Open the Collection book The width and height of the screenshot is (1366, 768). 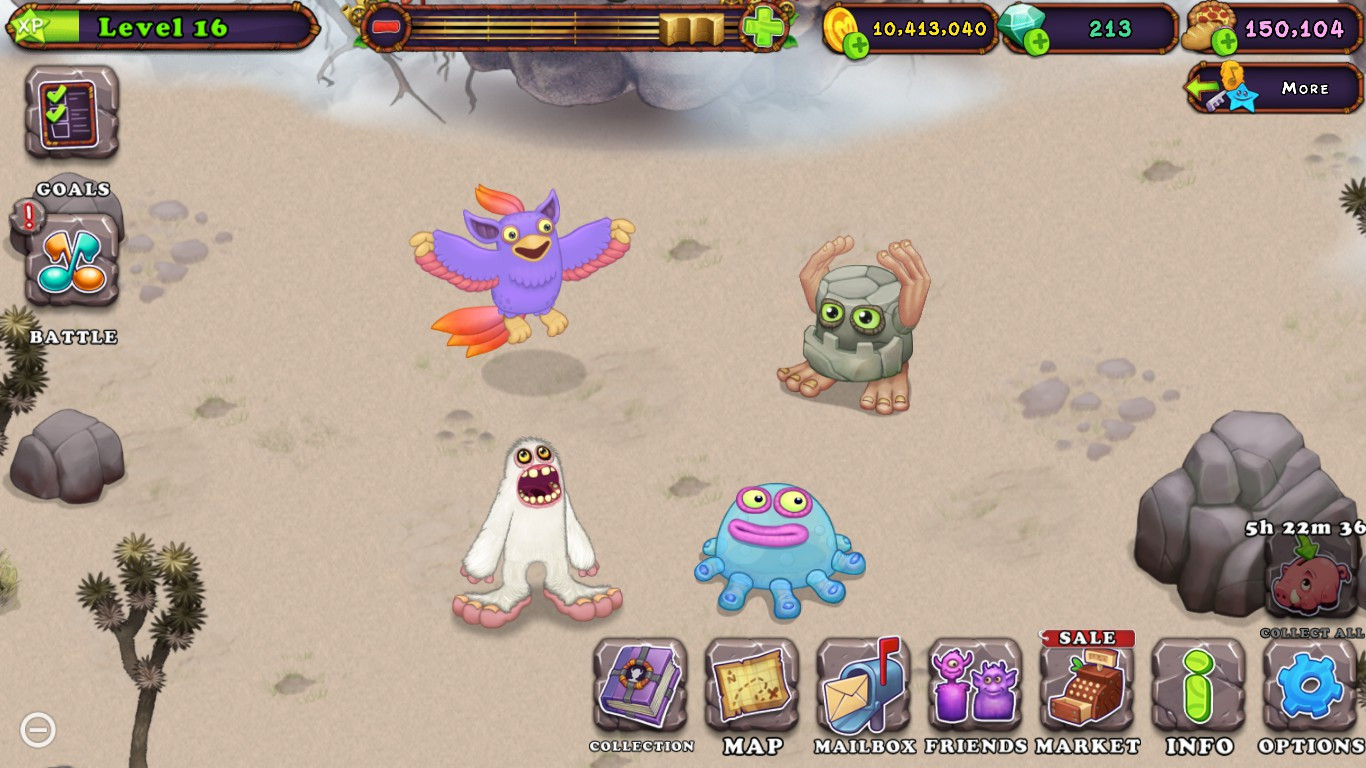(x=641, y=685)
